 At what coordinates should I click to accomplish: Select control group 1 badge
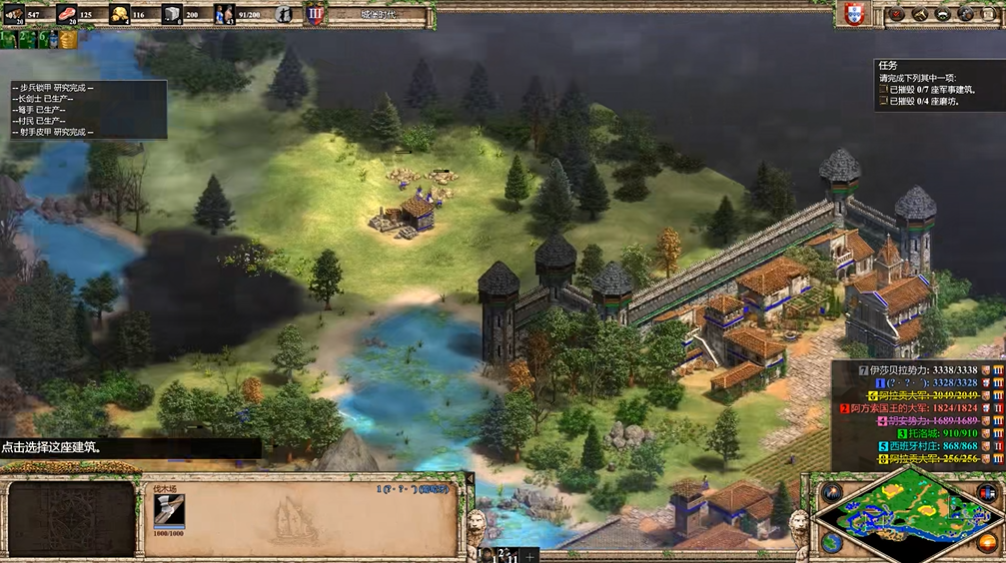coord(8,39)
